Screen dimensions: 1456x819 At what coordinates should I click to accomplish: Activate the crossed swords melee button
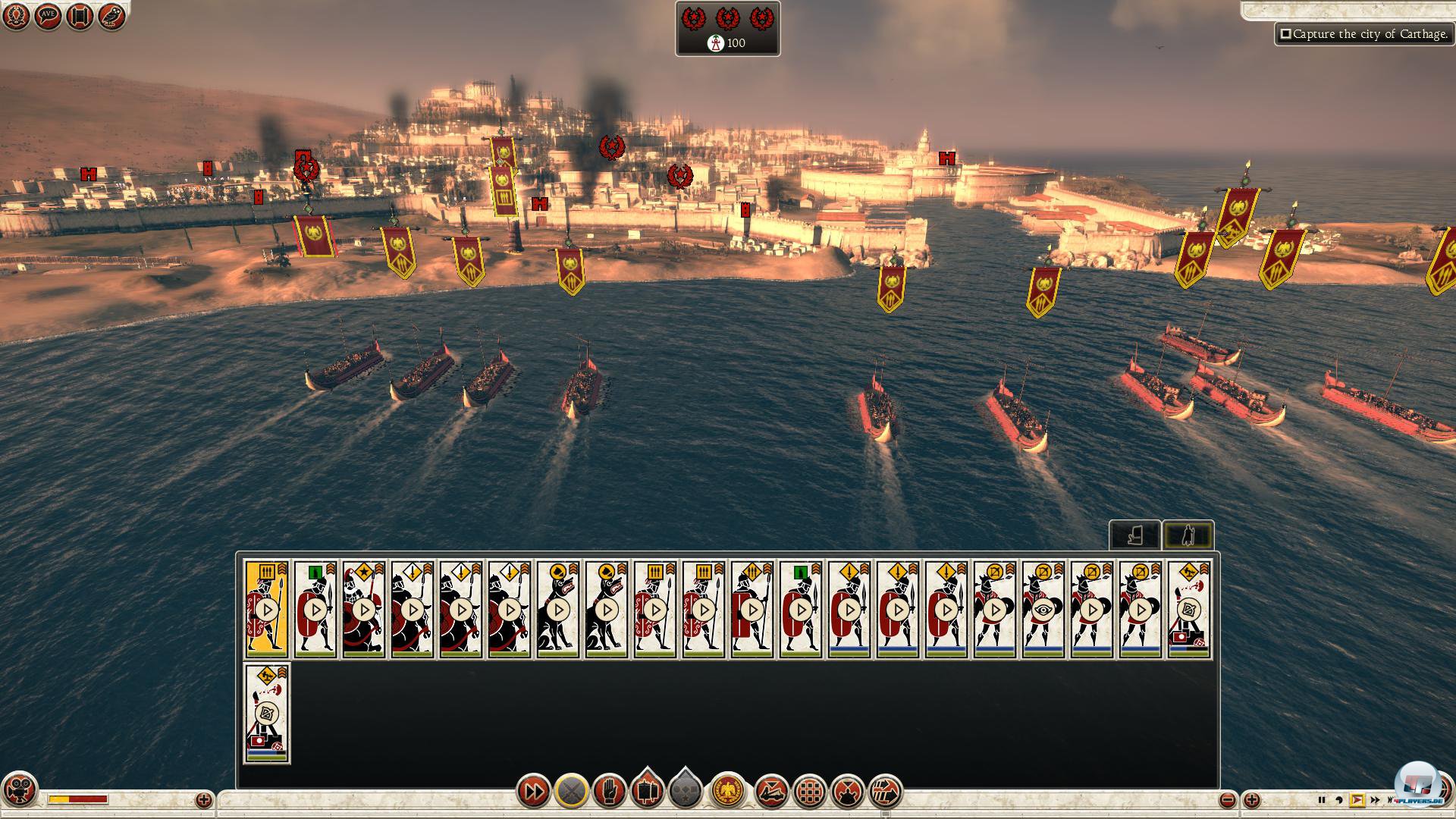pyautogui.click(x=571, y=792)
